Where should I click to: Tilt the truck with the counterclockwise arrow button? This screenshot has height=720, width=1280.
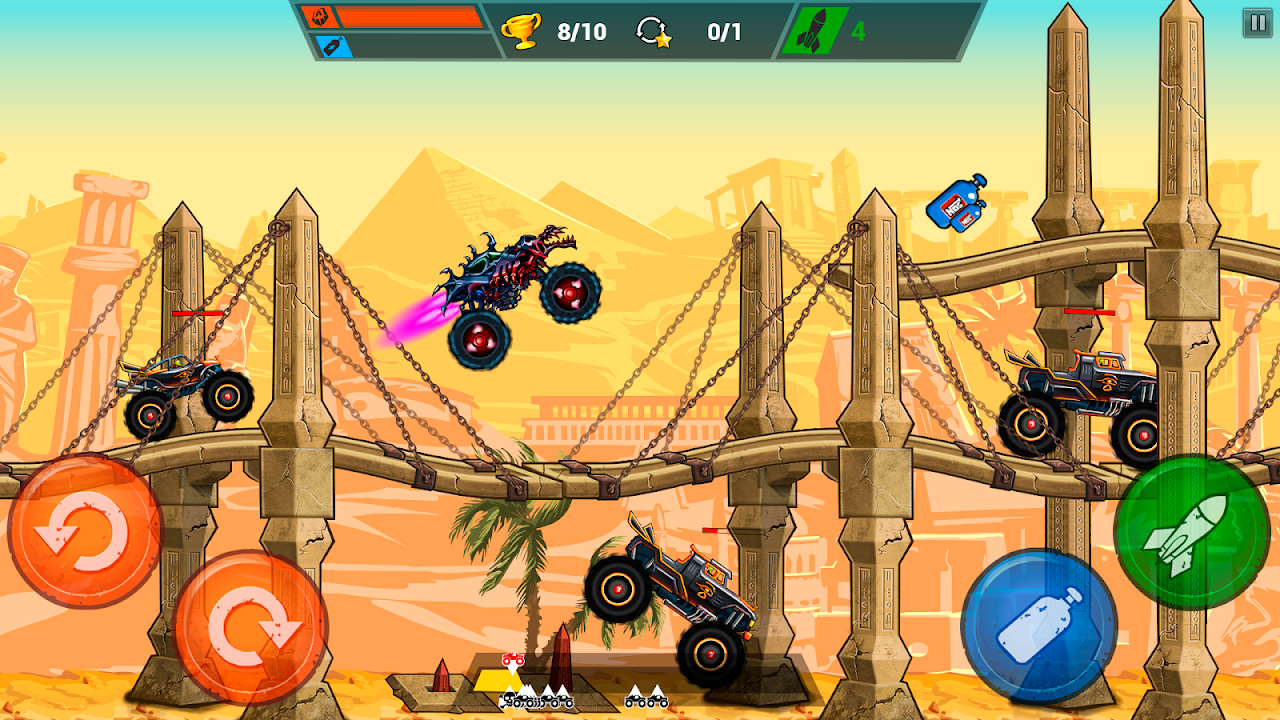[84, 531]
